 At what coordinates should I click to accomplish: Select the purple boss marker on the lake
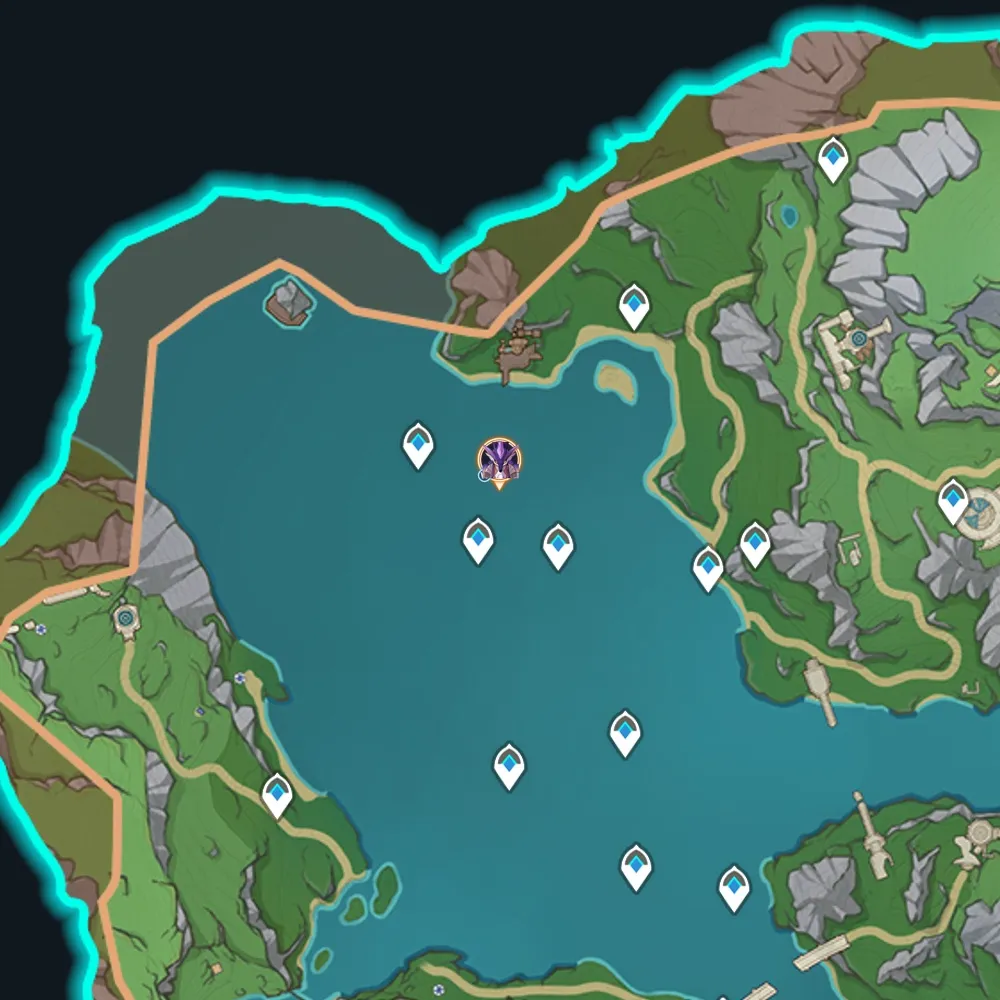click(498, 461)
